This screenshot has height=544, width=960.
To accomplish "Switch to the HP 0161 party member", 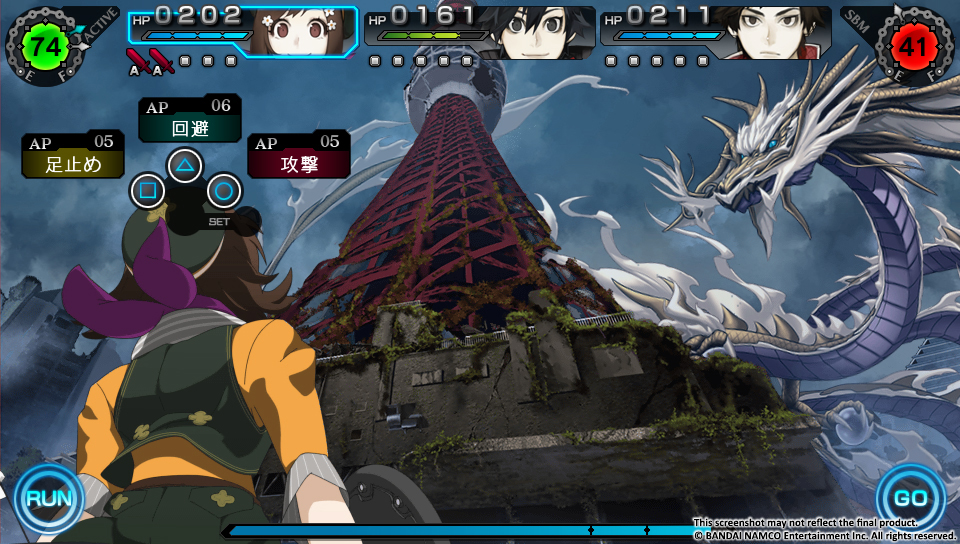I will (480, 32).
